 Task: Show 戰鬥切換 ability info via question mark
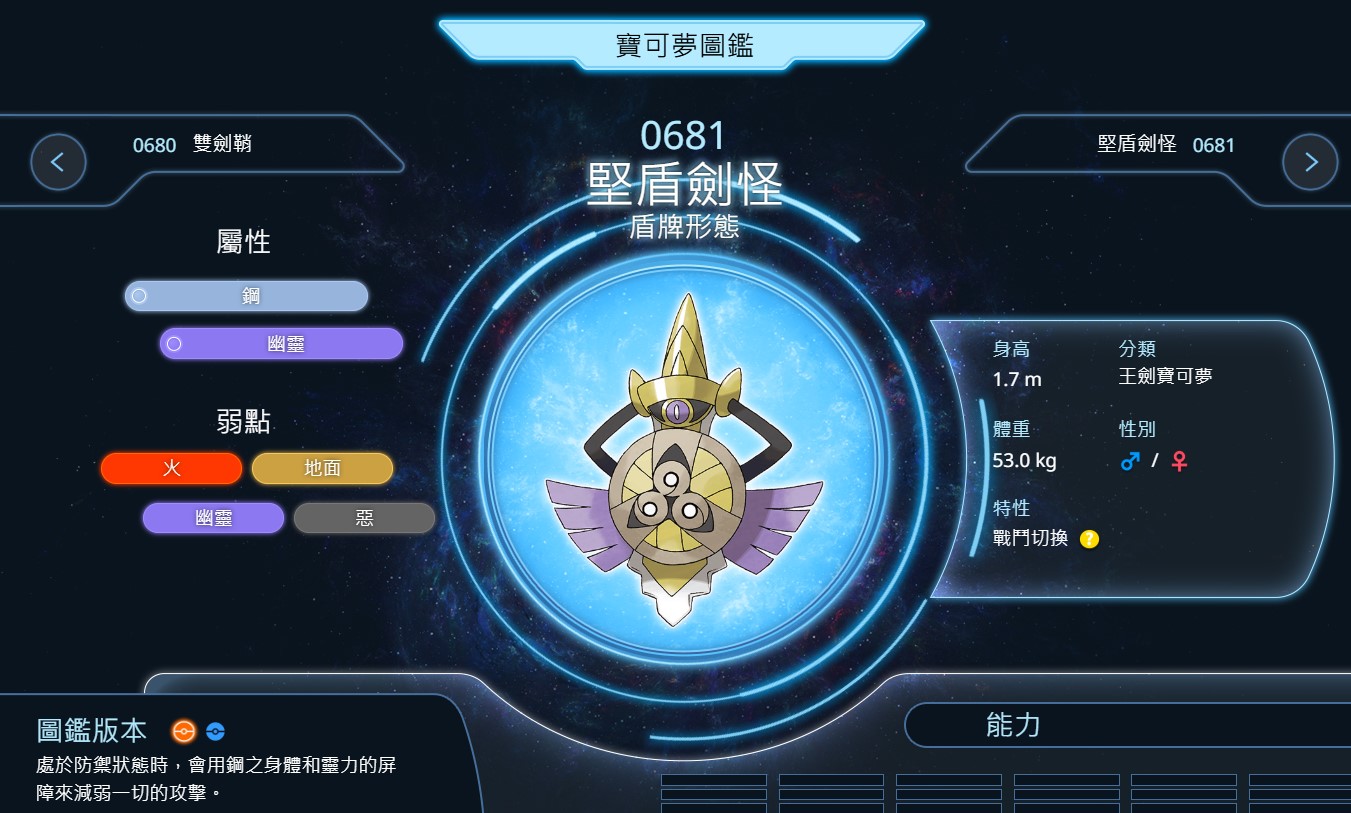pyautogui.click(x=1089, y=539)
